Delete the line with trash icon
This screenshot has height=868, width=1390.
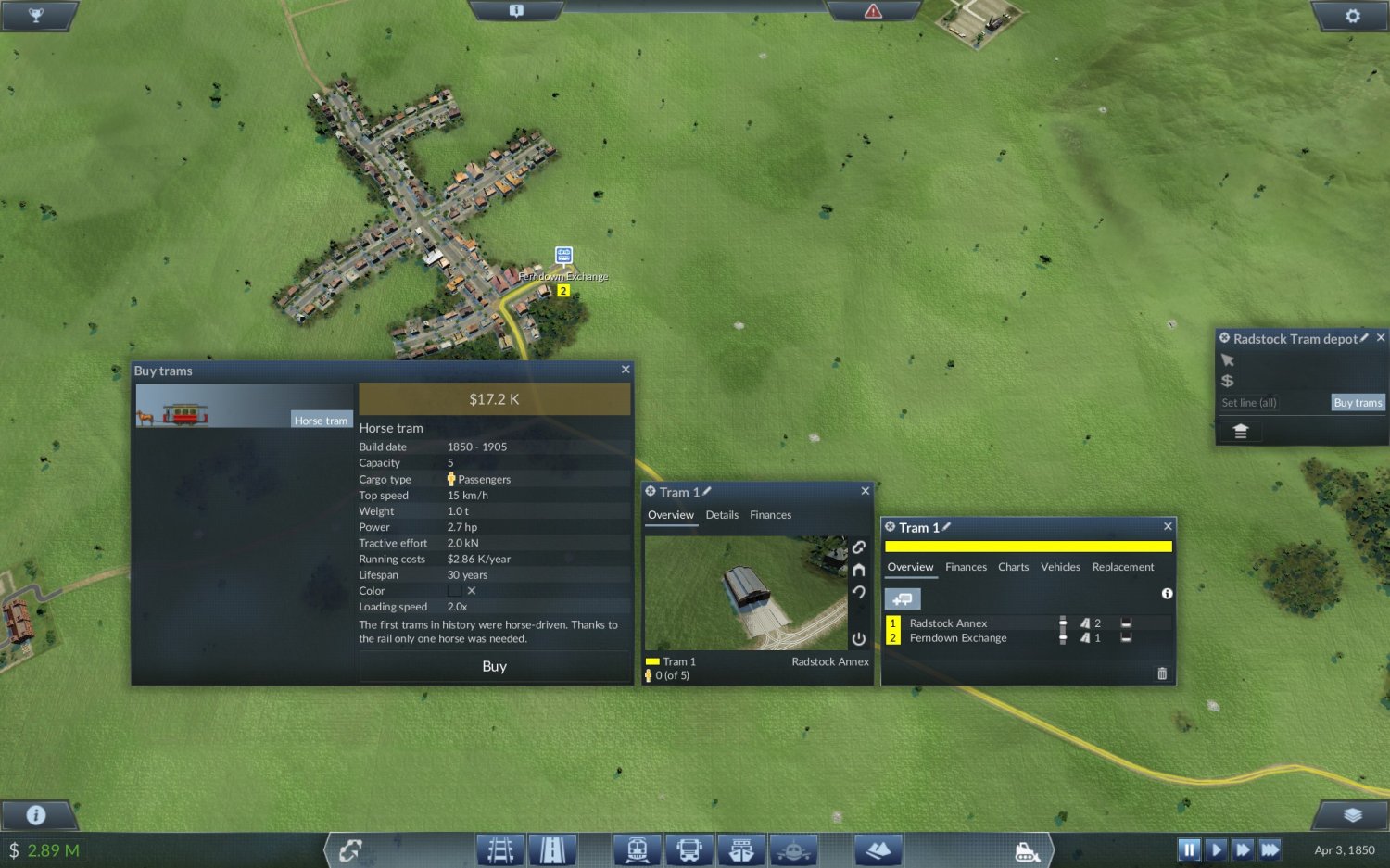(1162, 673)
